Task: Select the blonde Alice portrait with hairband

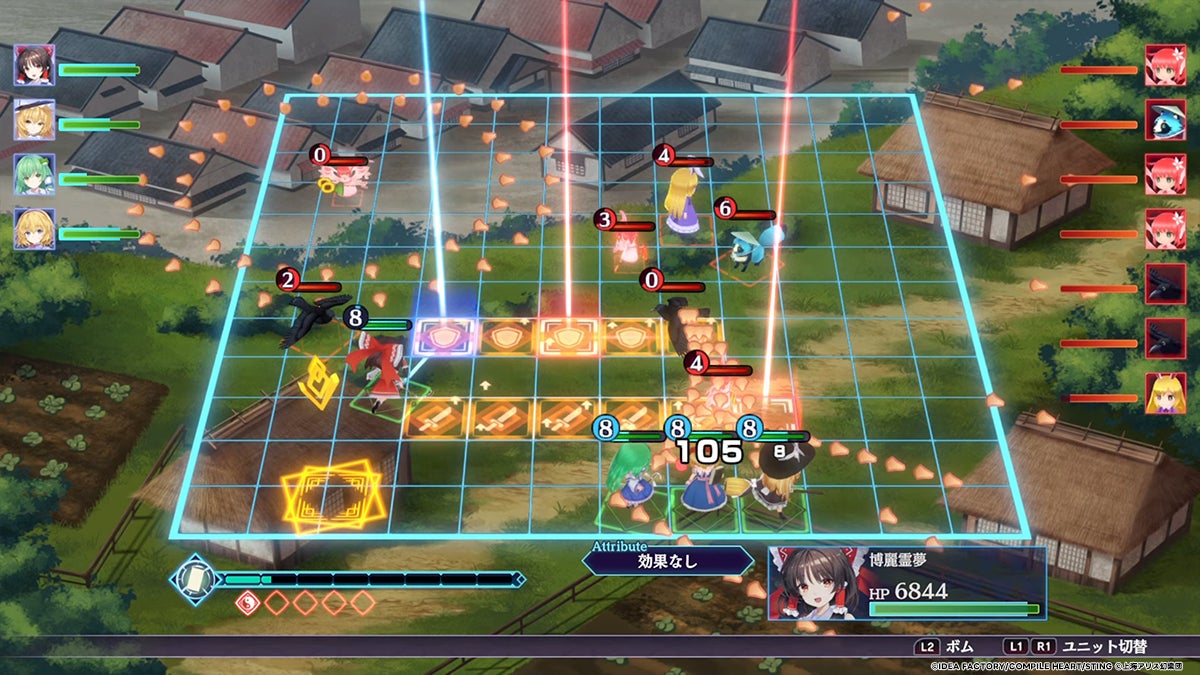Action: point(34,229)
